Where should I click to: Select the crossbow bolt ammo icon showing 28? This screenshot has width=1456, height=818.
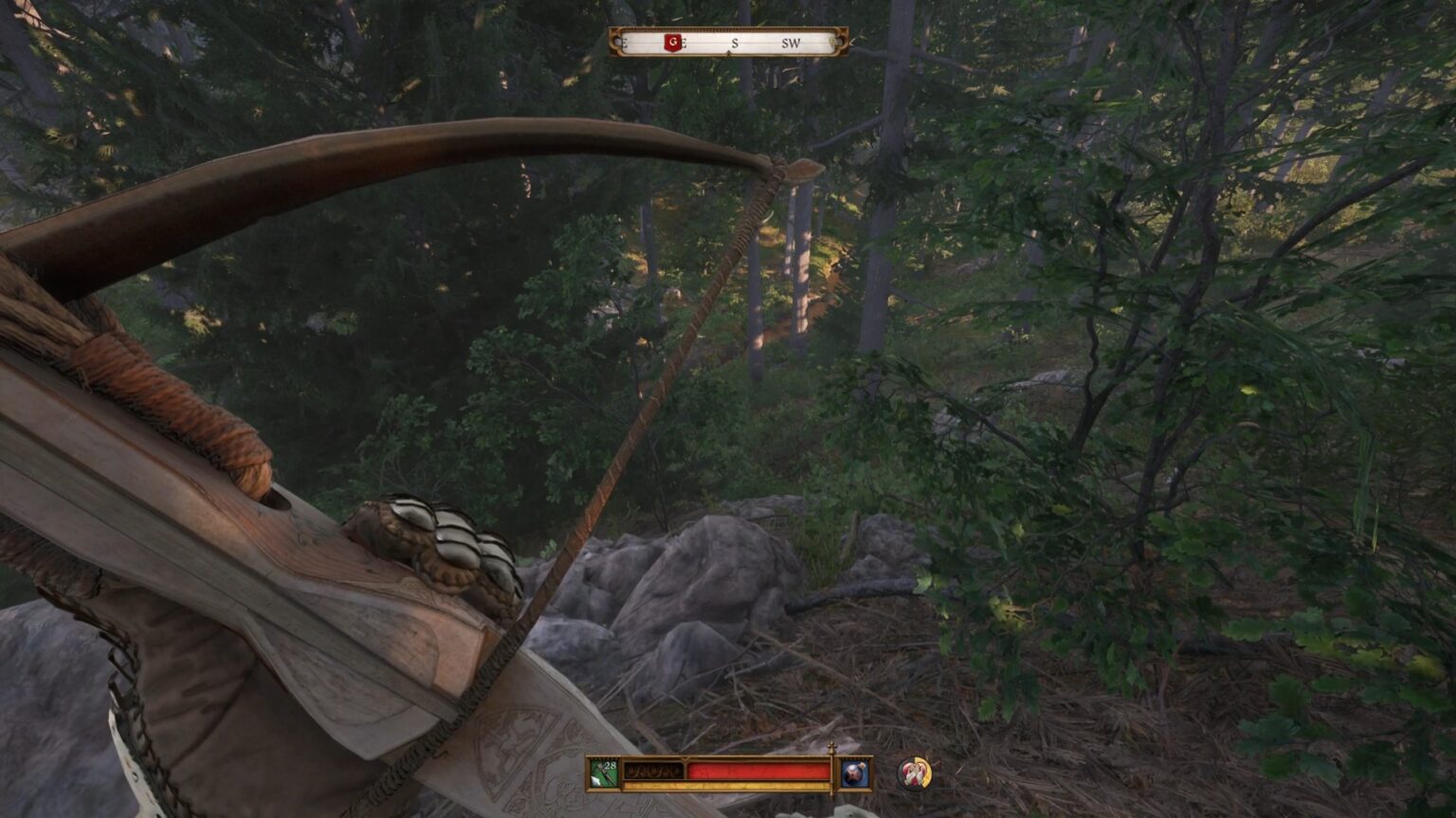pos(602,772)
